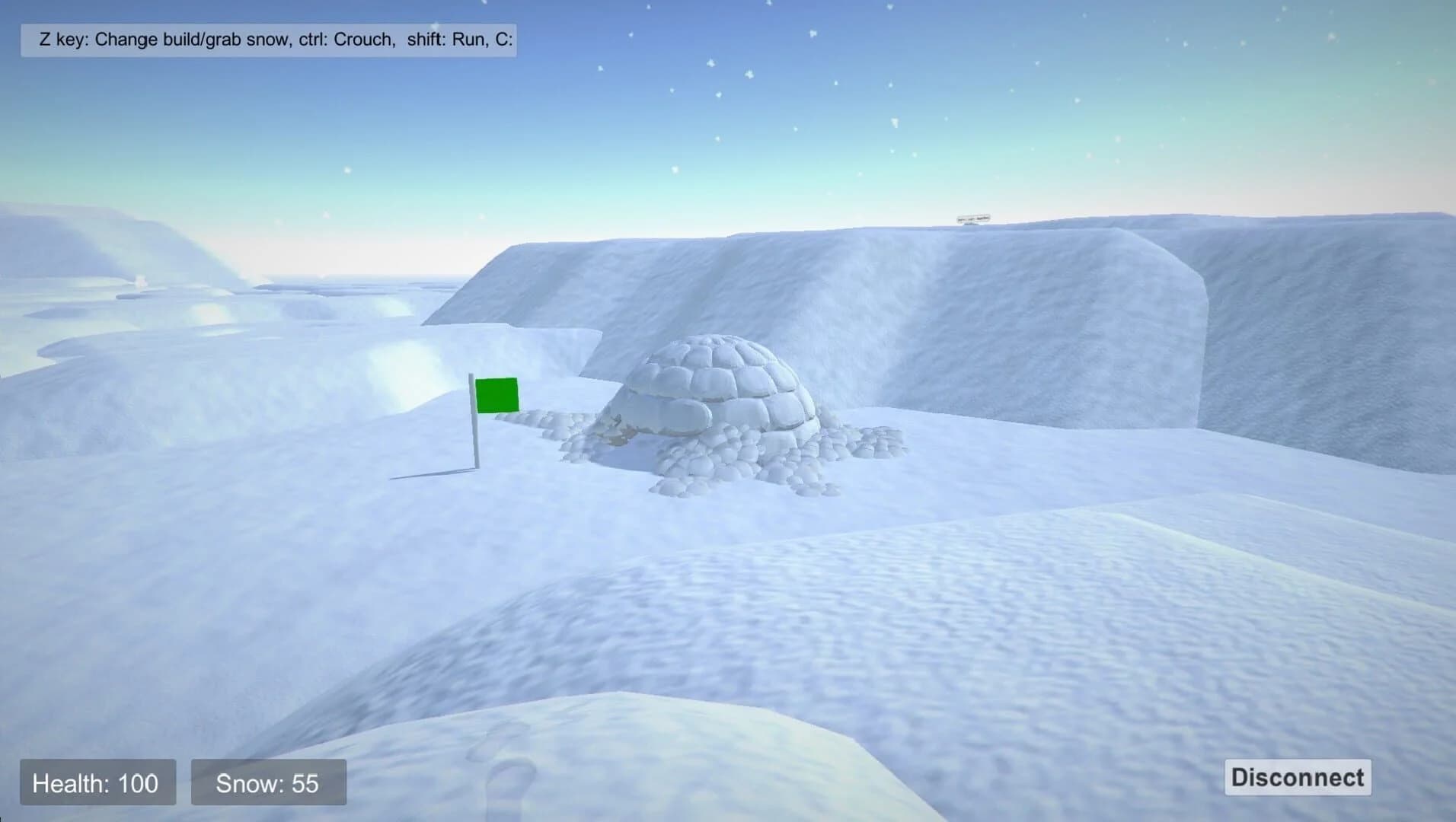Click the Health: 100 status panel
This screenshot has width=1456, height=822.
pos(97,782)
